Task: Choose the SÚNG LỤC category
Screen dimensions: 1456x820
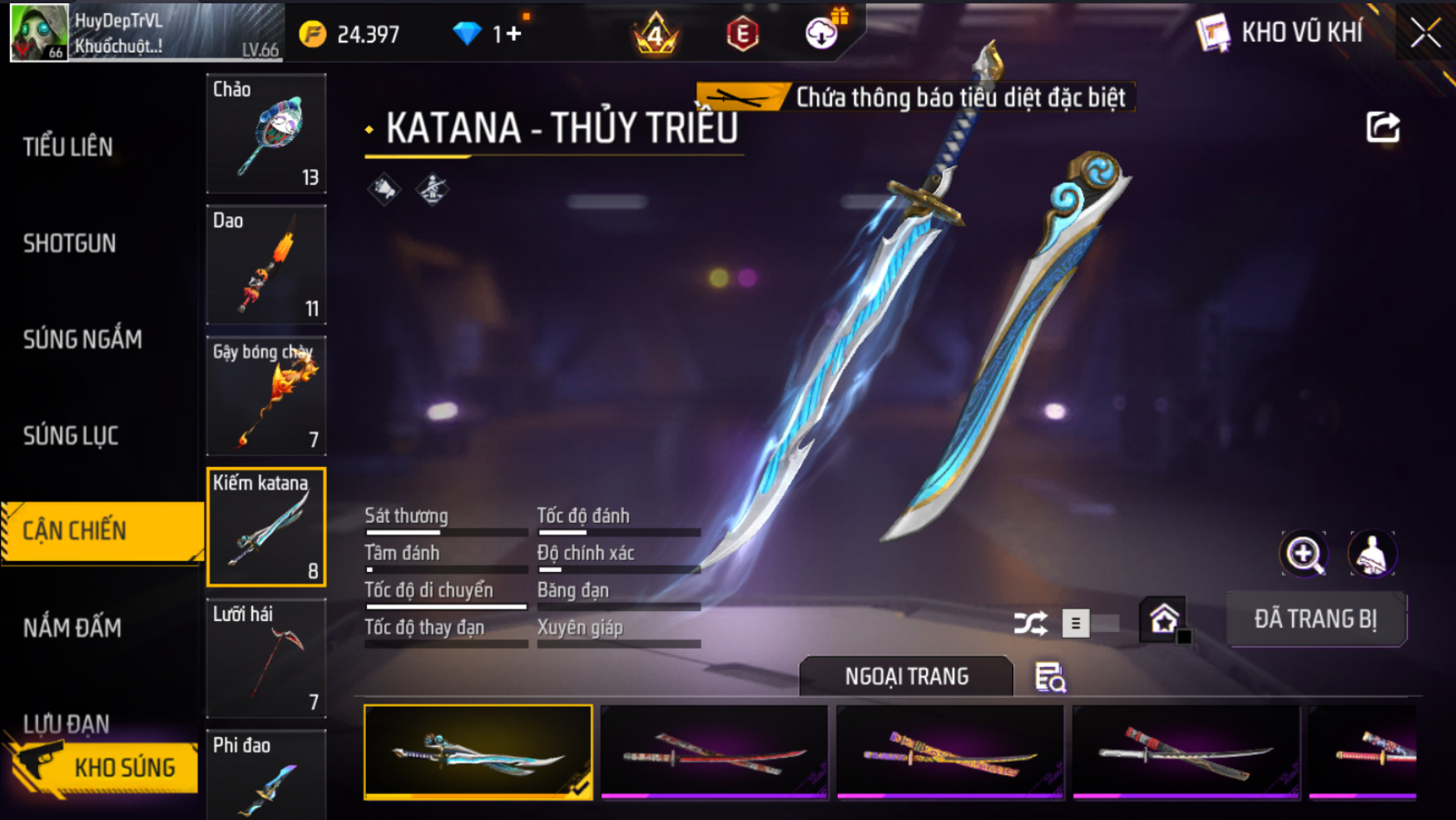Action: [71, 435]
